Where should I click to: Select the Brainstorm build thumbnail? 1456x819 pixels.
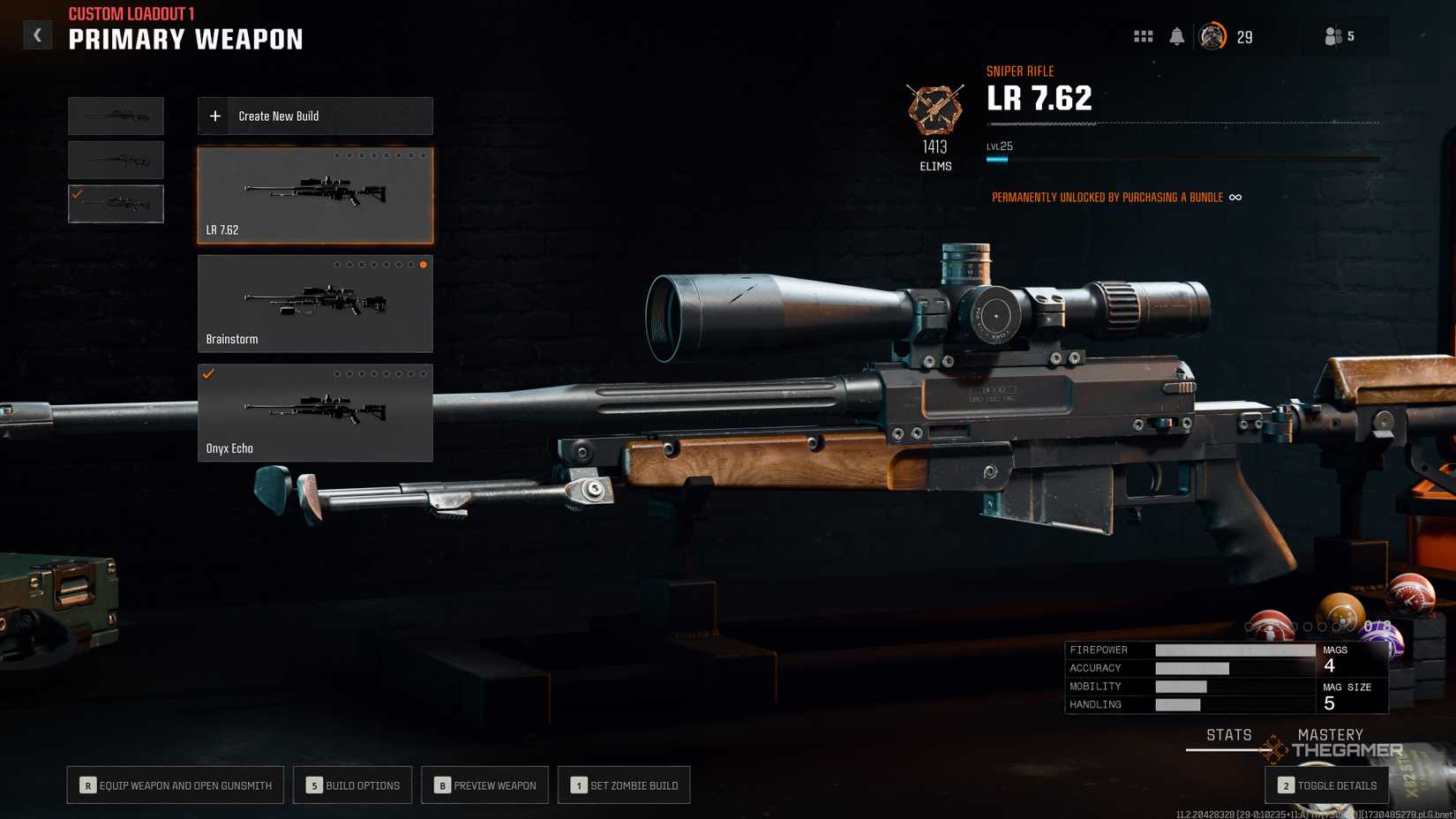coord(315,303)
